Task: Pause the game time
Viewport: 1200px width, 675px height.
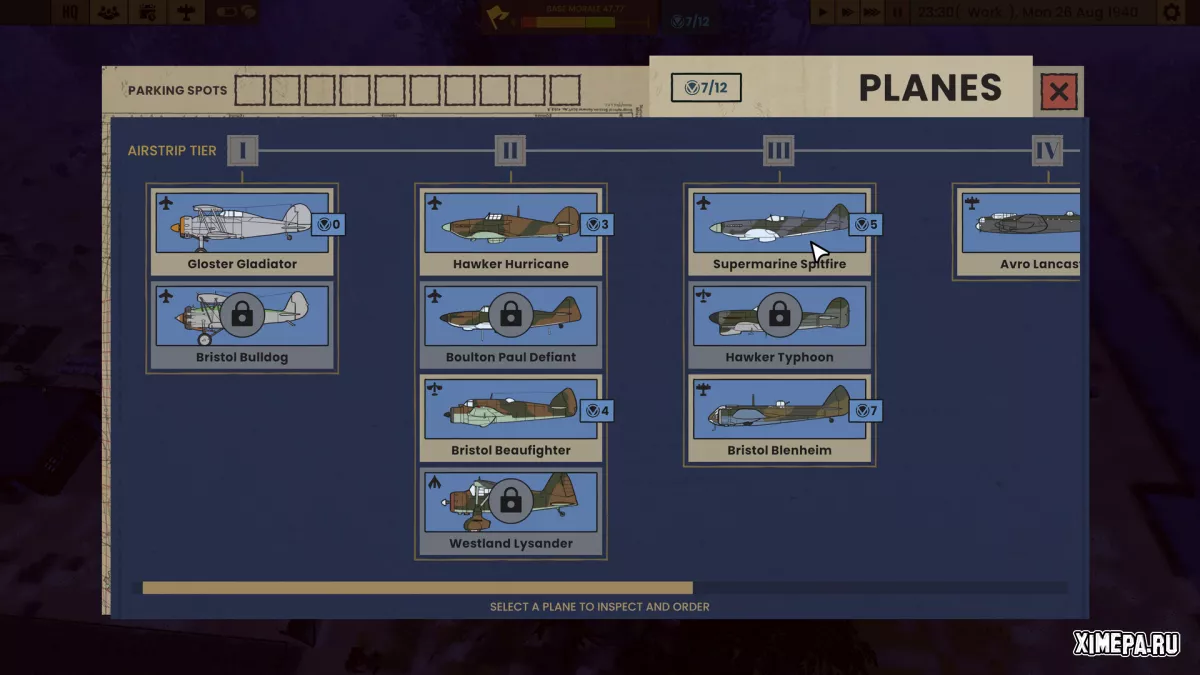Action: [897, 12]
